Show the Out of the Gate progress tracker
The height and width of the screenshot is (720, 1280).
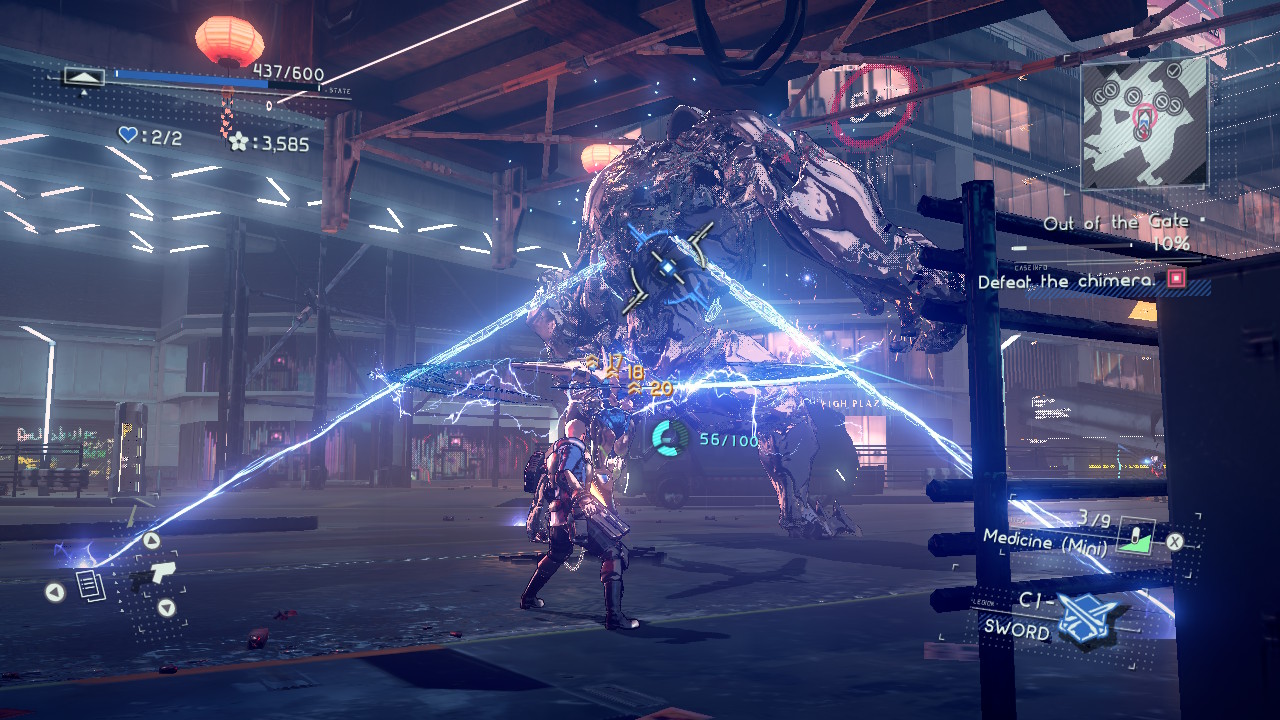pos(1115,232)
